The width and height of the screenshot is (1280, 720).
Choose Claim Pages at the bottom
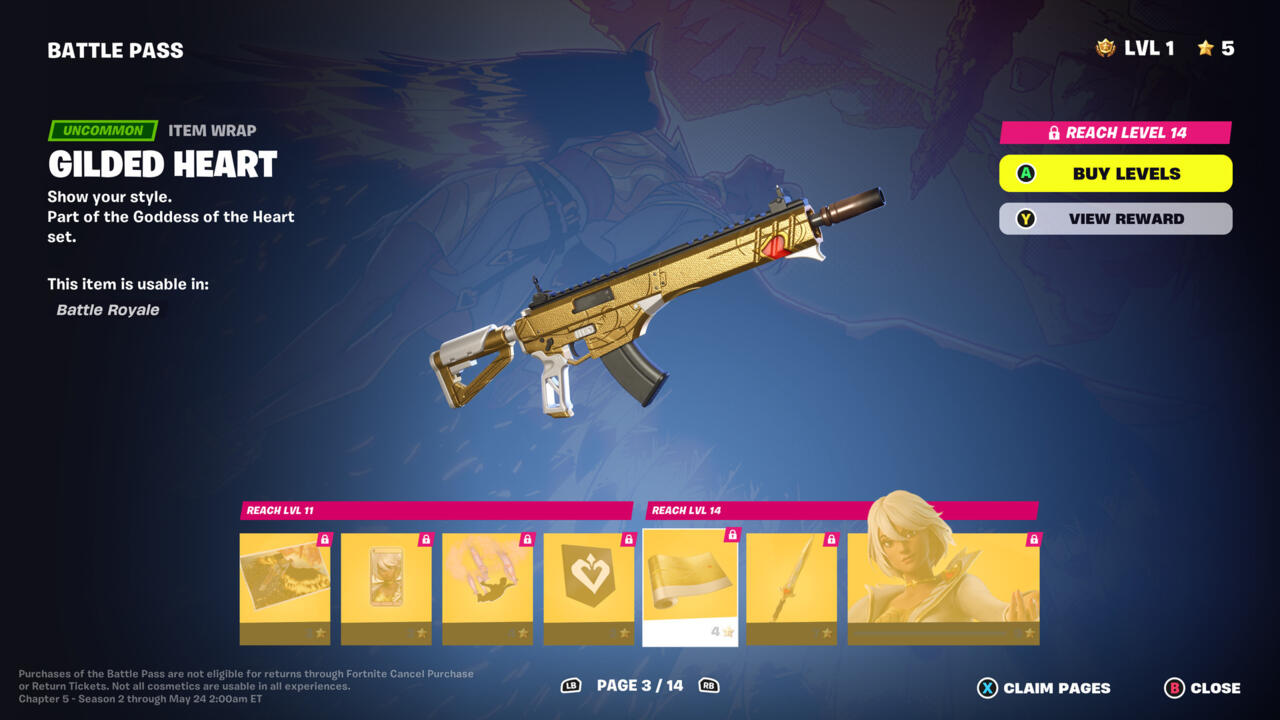(x=1044, y=688)
